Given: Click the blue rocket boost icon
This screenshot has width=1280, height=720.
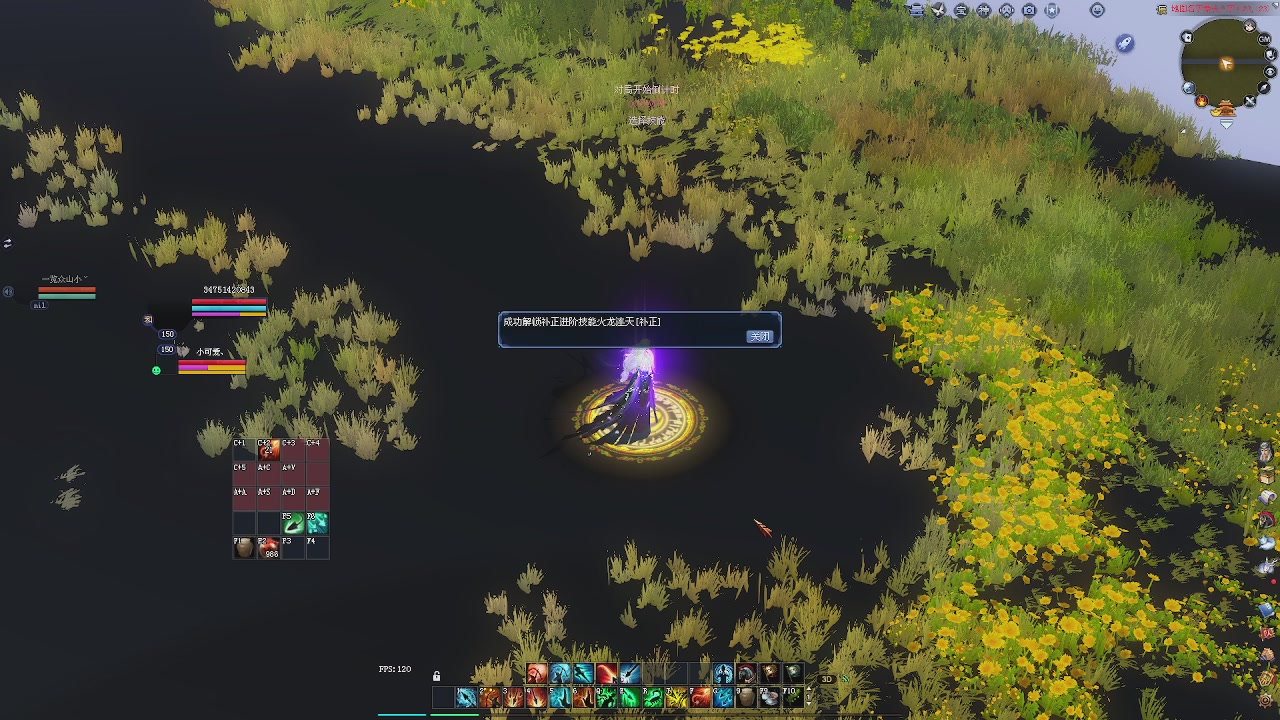Looking at the screenshot, I should (x=1125, y=43).
